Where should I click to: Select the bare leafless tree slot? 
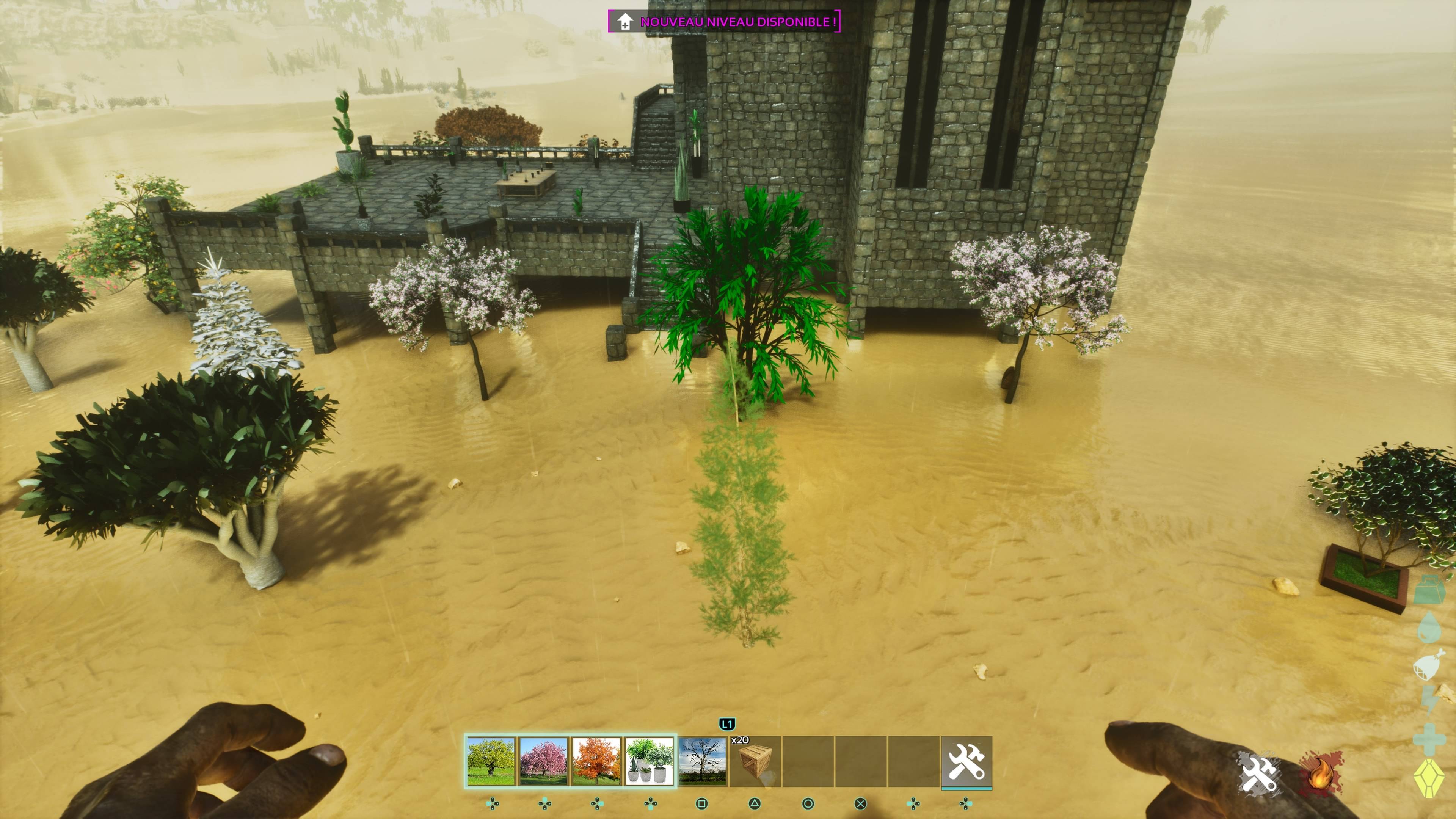tap(702, 761)
